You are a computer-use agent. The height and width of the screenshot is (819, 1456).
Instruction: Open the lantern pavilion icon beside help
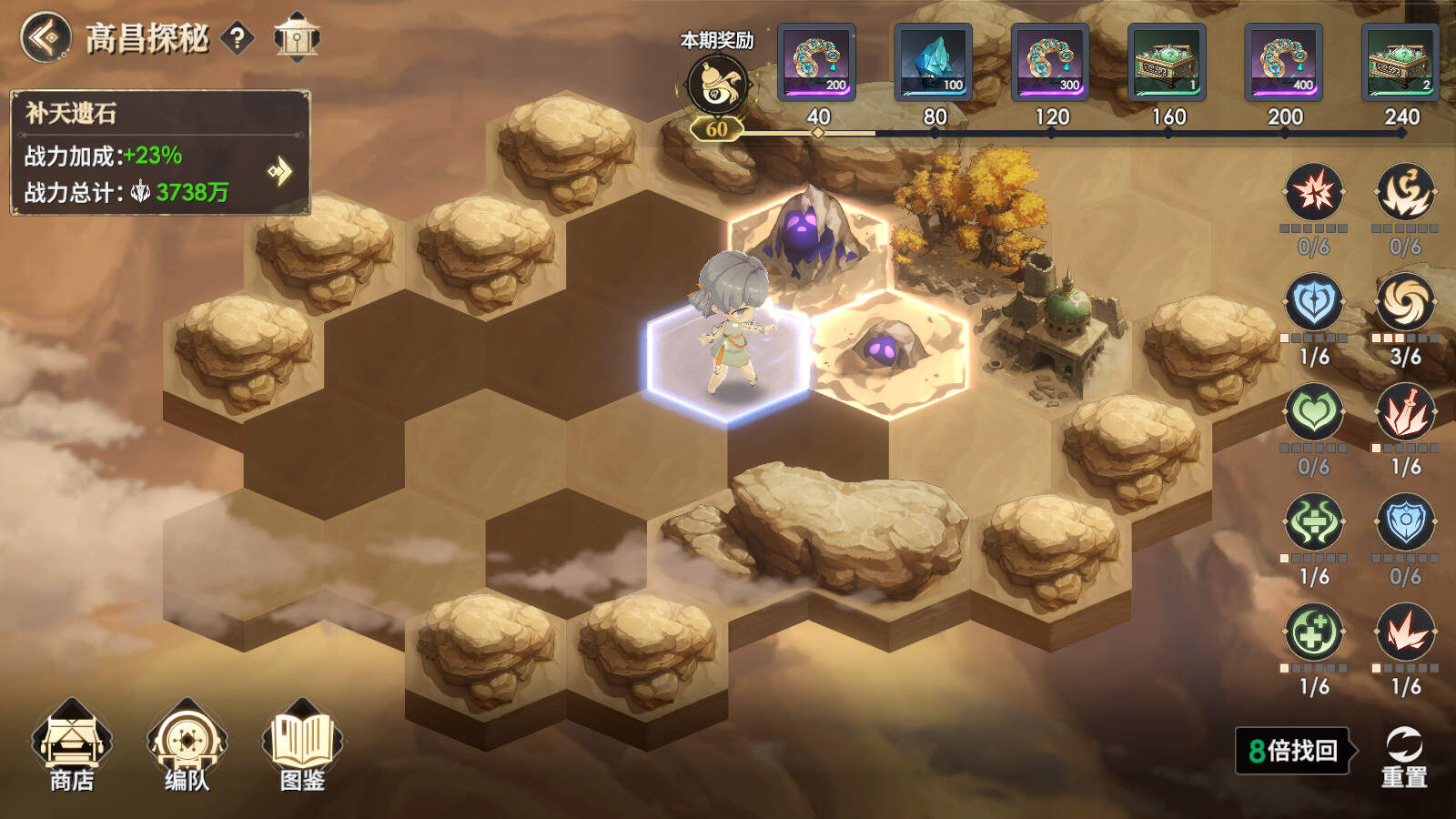(x=297, y=37)
